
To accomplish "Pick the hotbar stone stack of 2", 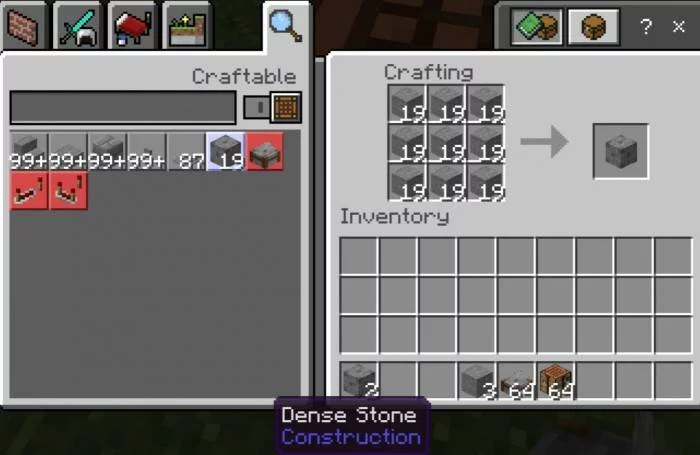I will click(x=359, y=380).
